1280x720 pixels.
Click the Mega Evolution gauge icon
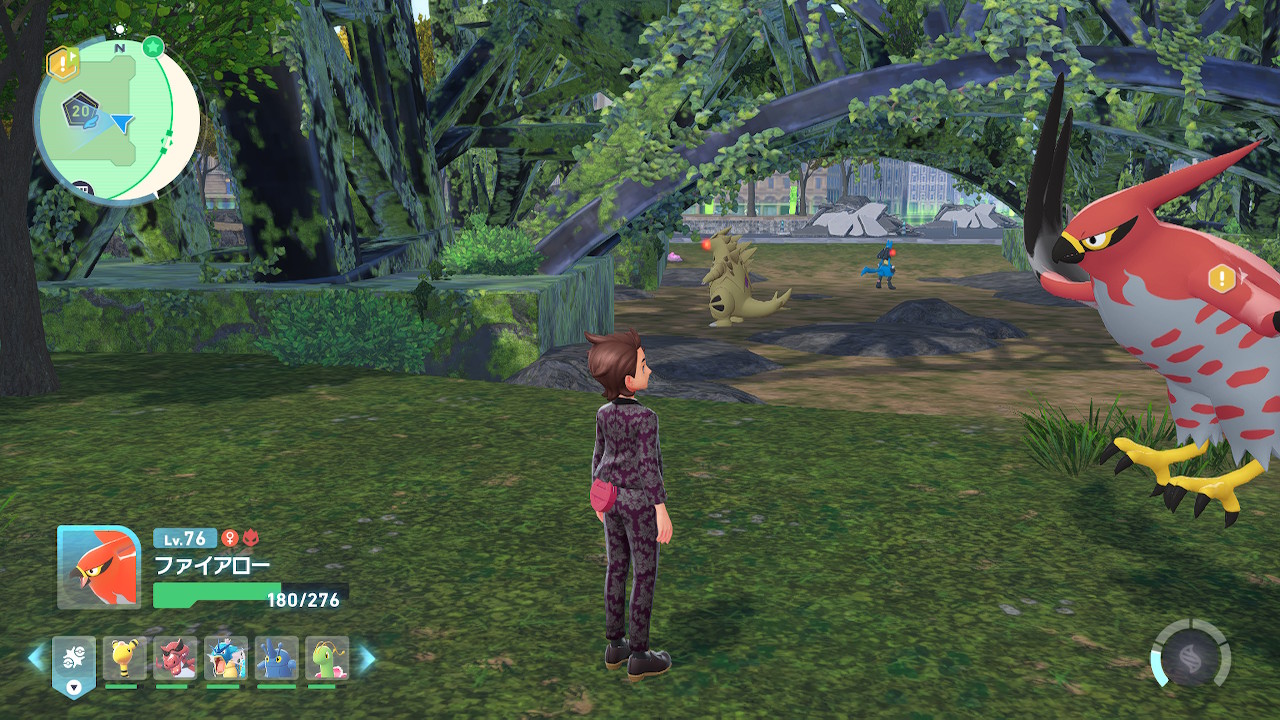coord(1191,654)
